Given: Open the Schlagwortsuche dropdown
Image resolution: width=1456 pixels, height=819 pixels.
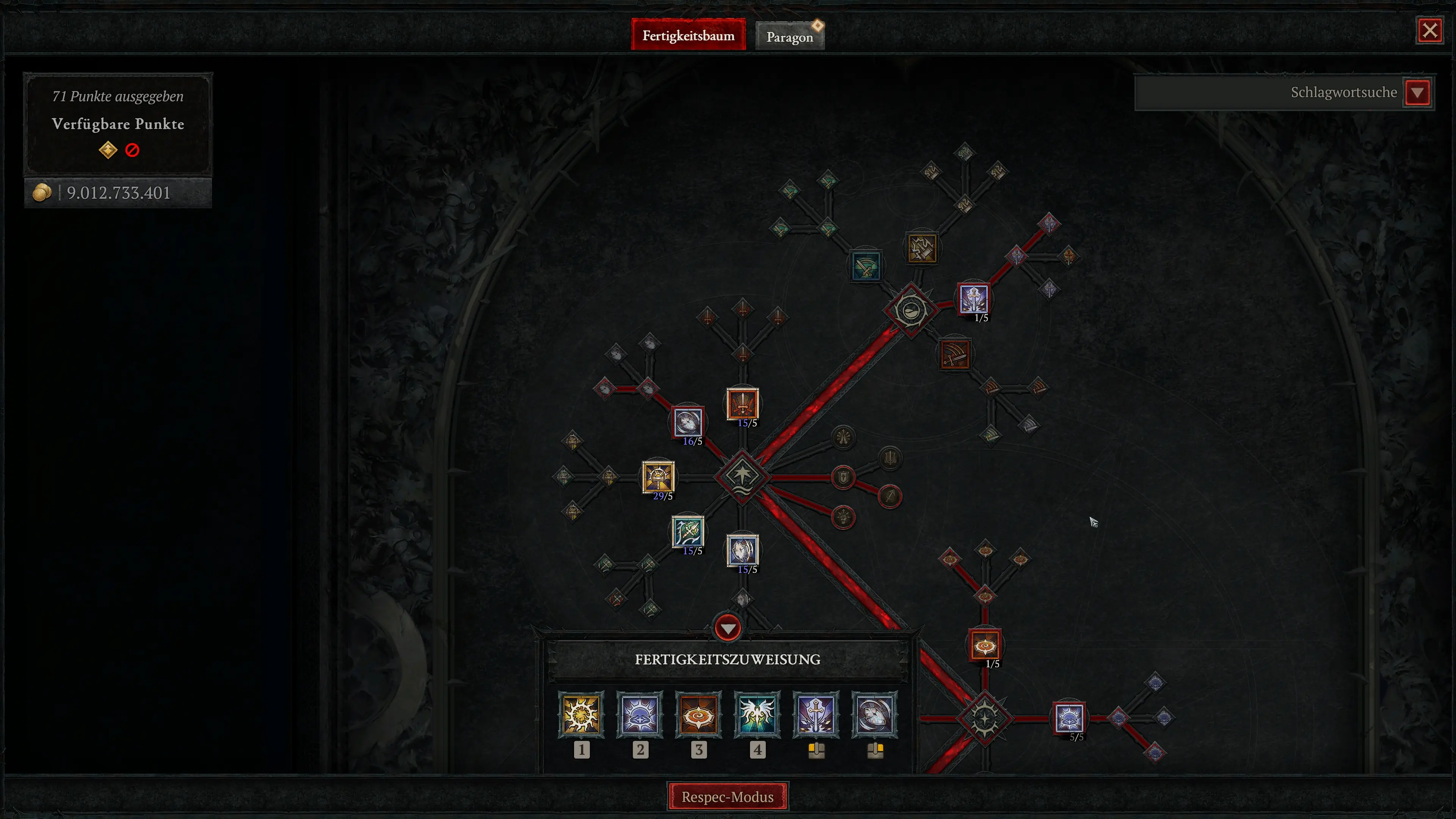Looking at the screenshot, I should point(1418,92).
